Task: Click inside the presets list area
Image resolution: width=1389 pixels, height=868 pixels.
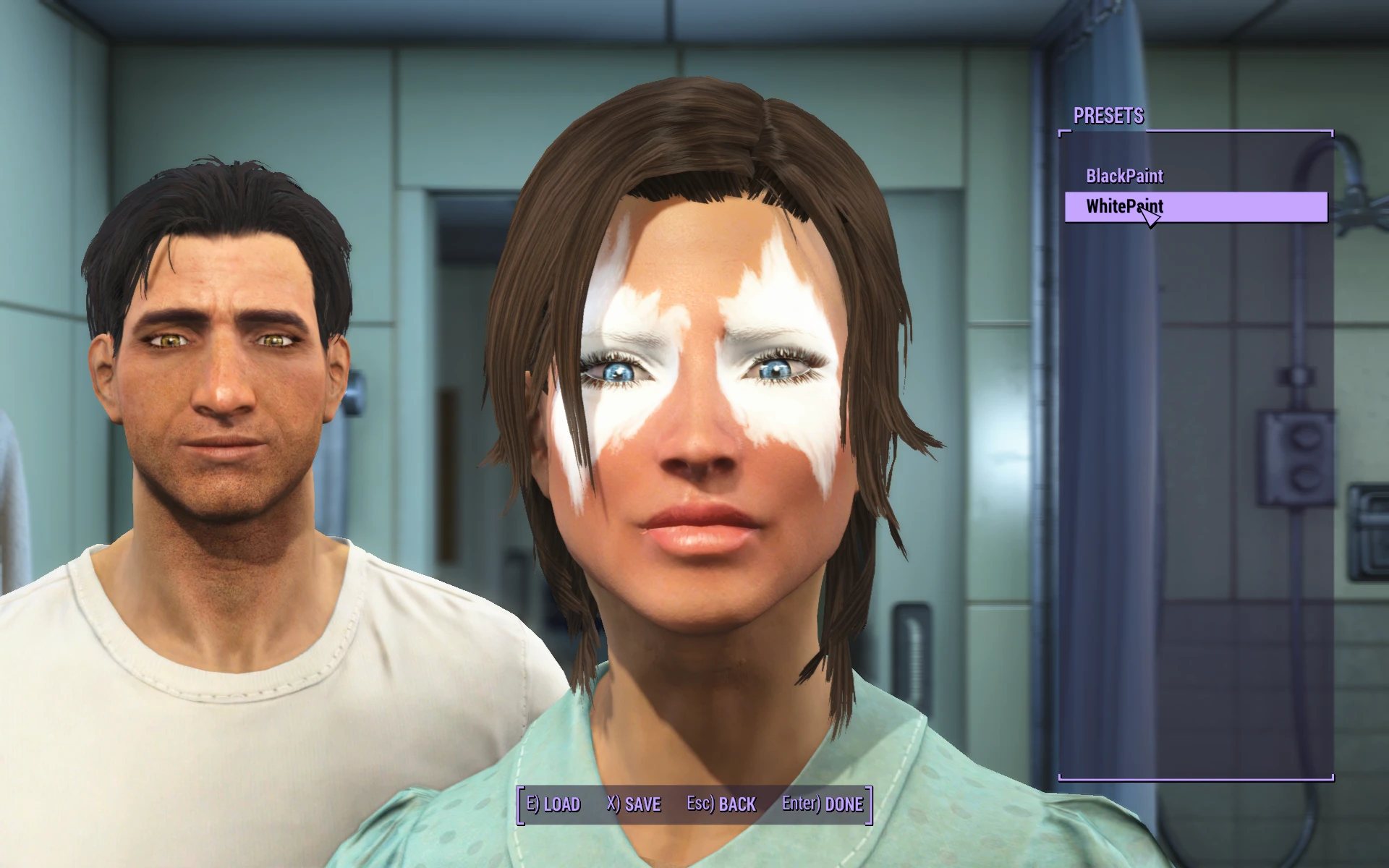Action: point(1194,434)
